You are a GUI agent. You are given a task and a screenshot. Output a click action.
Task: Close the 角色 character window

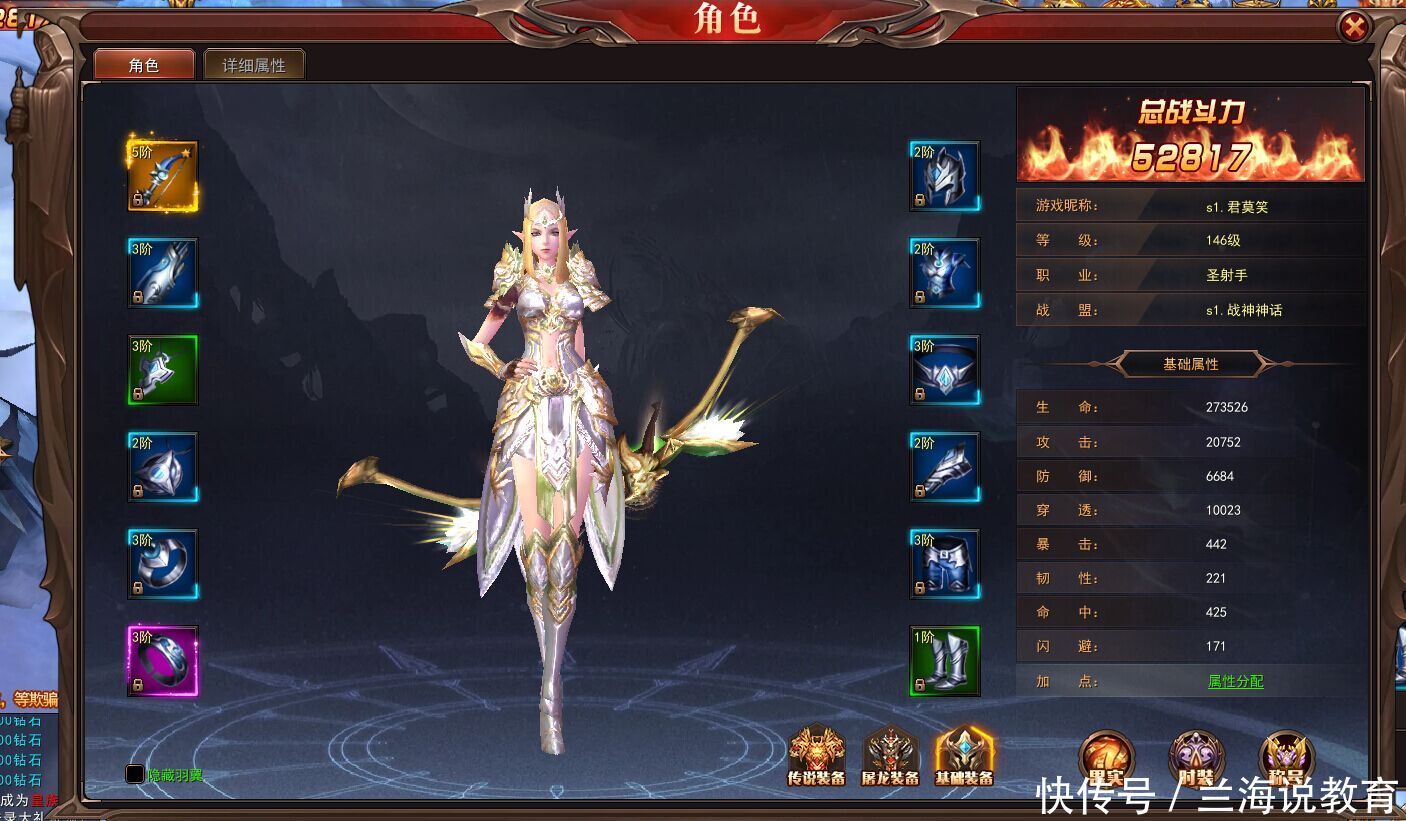(1353, 27)
